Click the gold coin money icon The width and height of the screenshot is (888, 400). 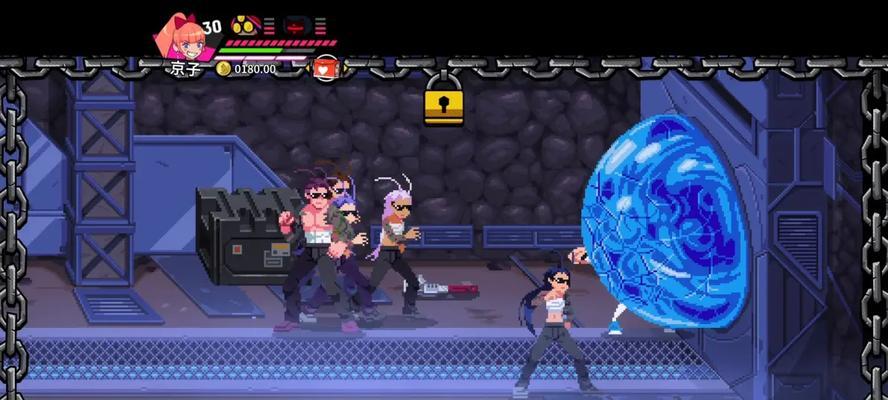(x=223, y=69)
